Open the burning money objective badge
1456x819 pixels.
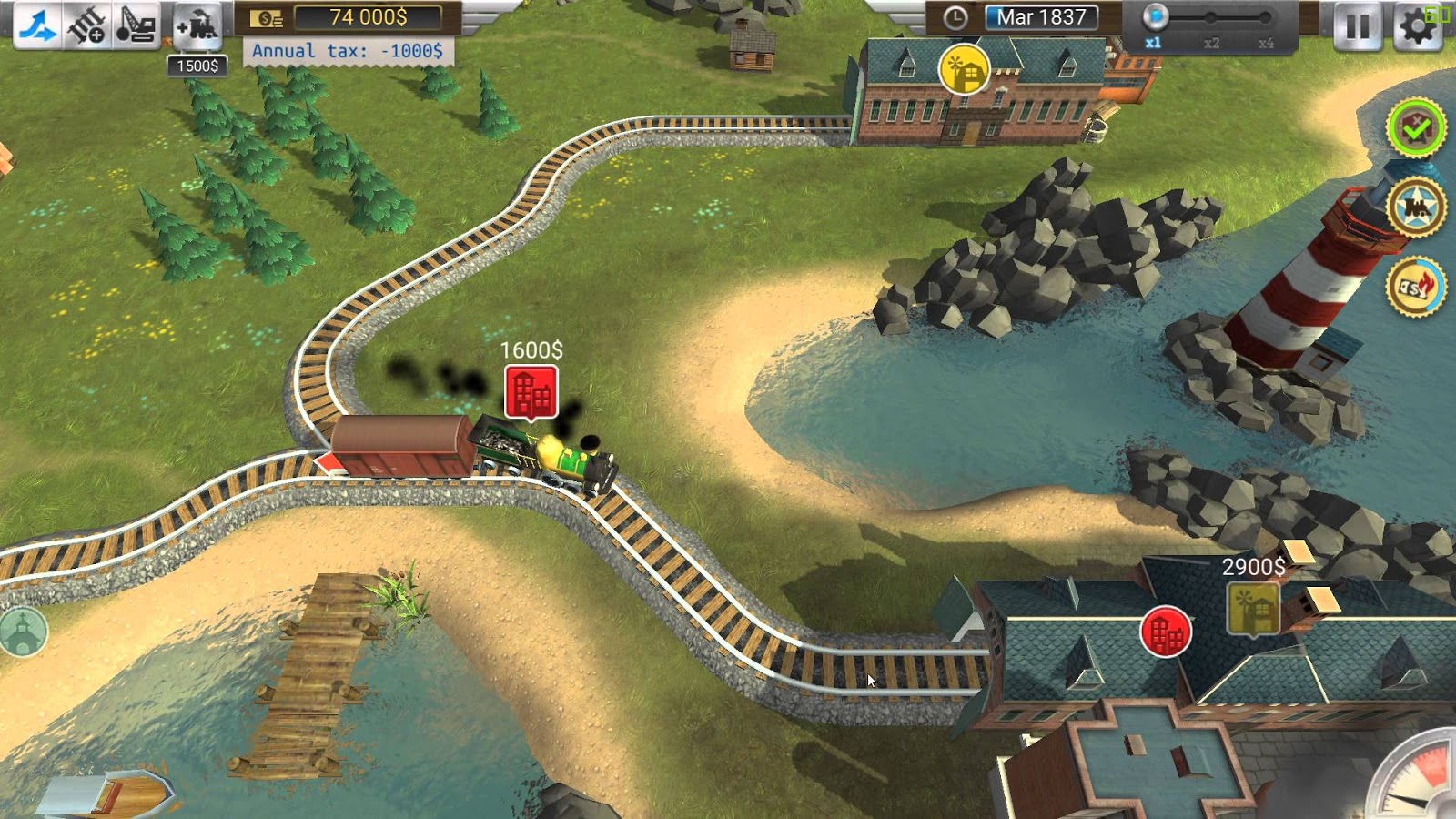coord(1416,288)
